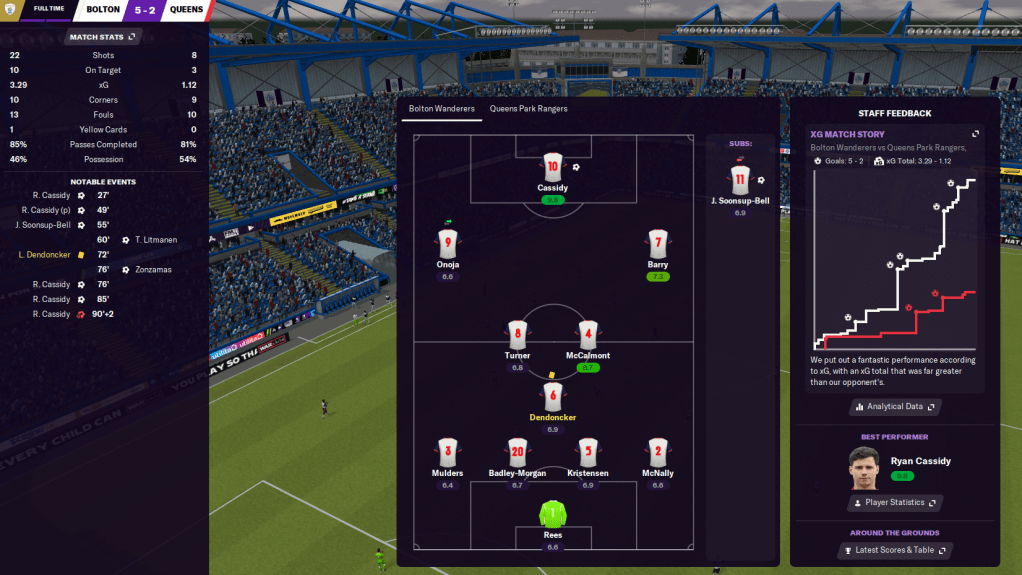
Task: Select striker Cassidy on the pitch
Action: 552,168
